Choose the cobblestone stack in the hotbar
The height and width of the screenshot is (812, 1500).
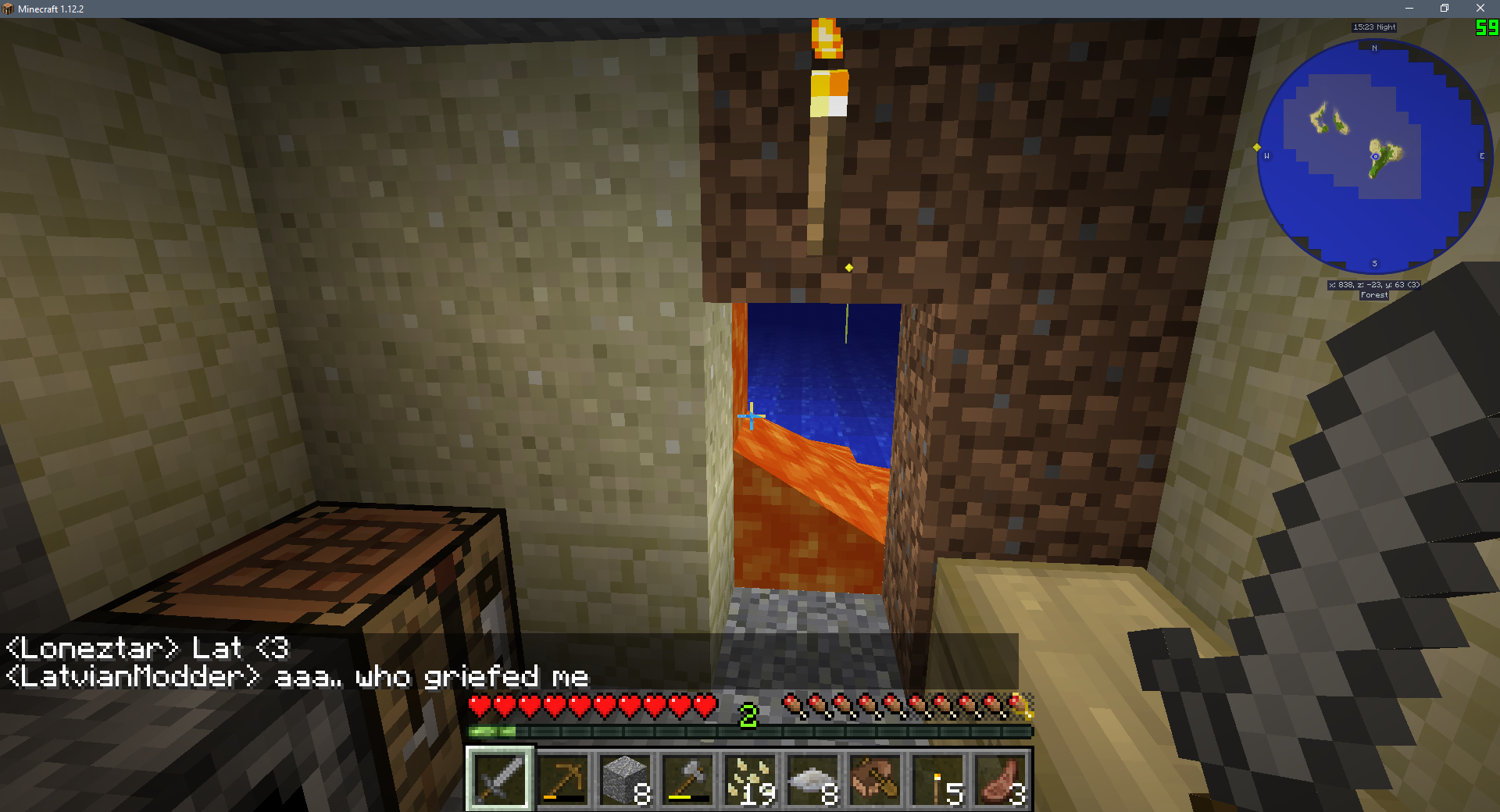pyautogui.click(x=625, y=778)
